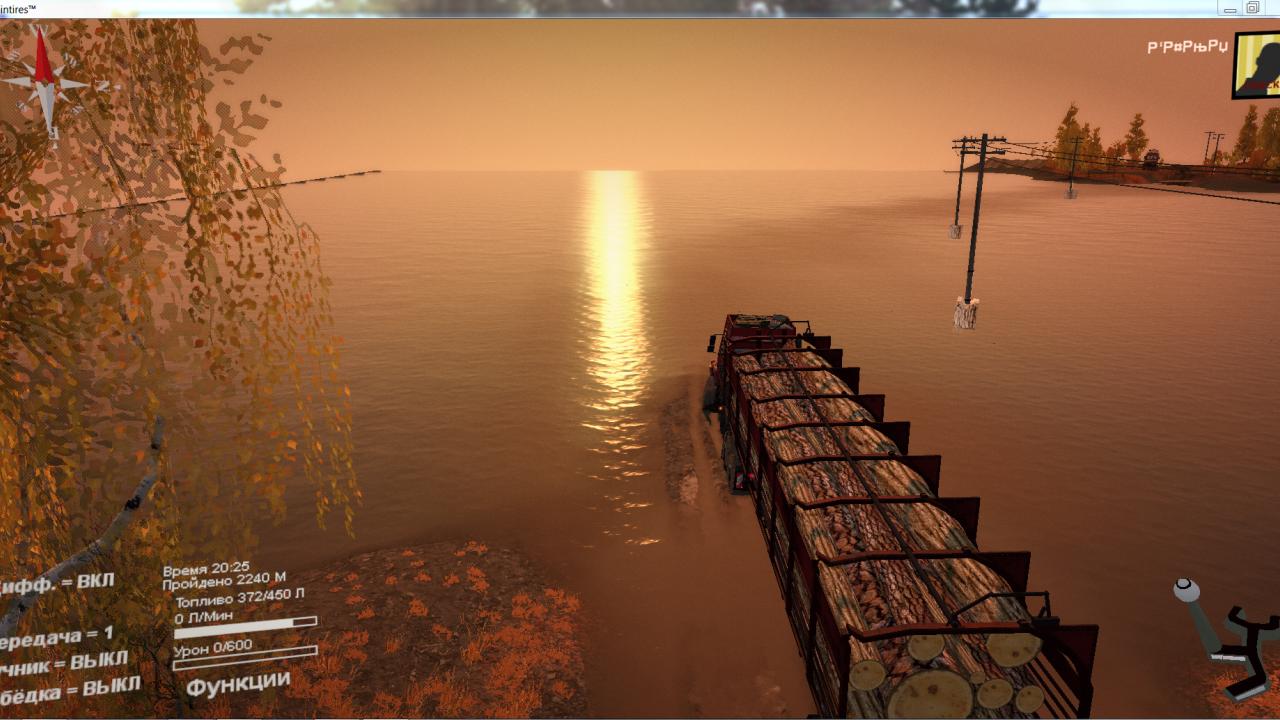This screenshot has height=720, width=1280.
Task: Minimize the game window
Action: pos(1230,8)
